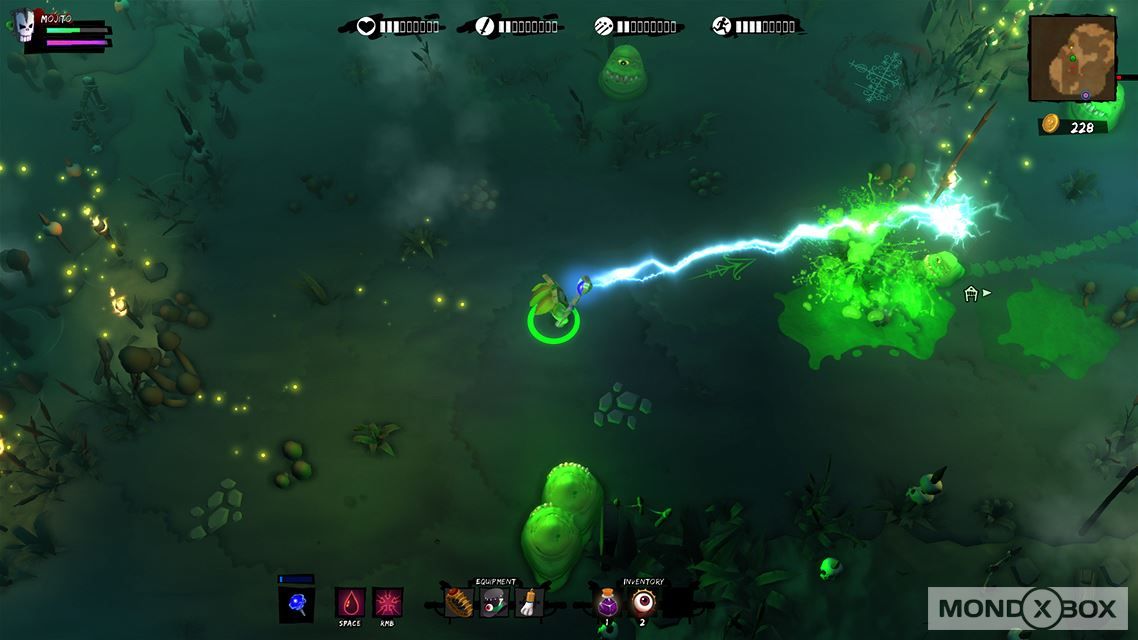The image size is (1138, 640).
Task: Select the white glove equipment slot
Action: 529,602
